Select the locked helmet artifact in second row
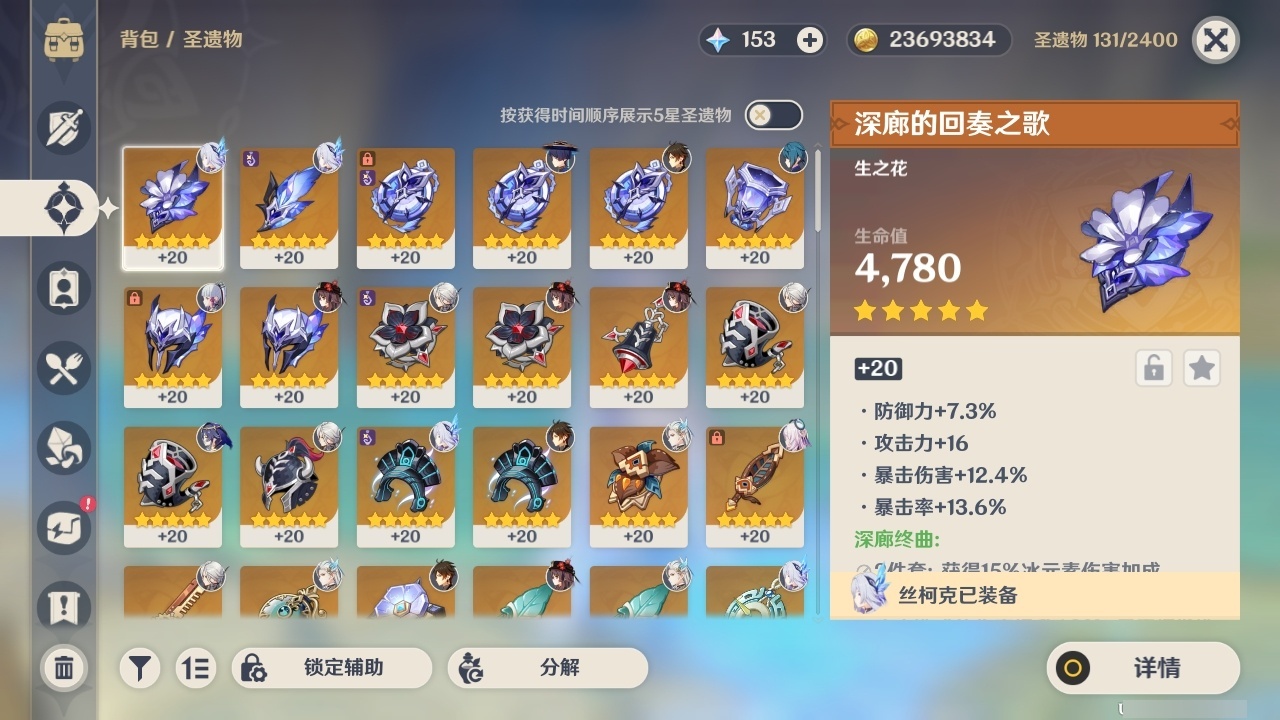Image resolution: width=1280 pixels, height=720 pixels. [x=173, y=347]
